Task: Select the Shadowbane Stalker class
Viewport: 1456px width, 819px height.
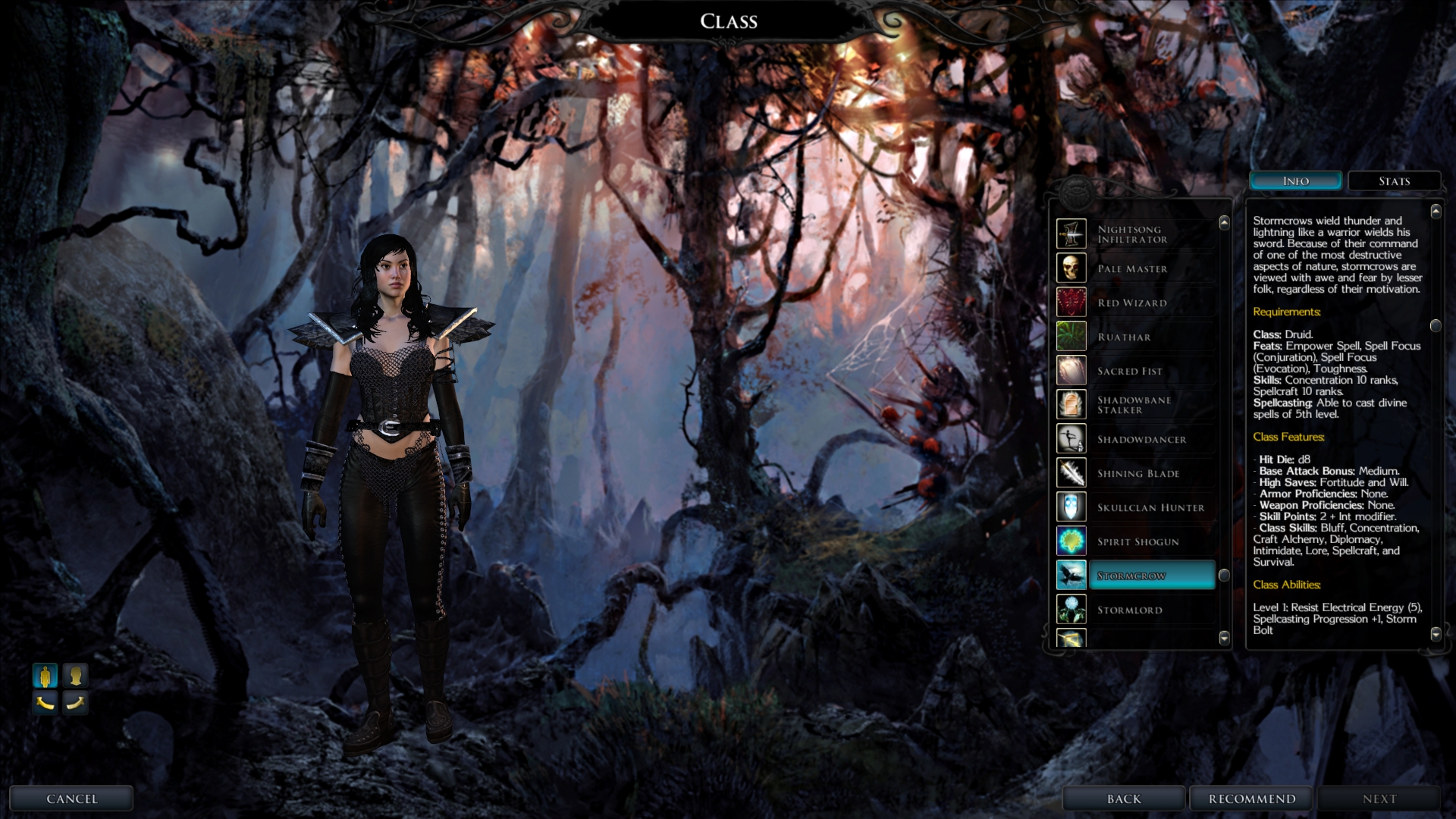Action: [1134, 405]
